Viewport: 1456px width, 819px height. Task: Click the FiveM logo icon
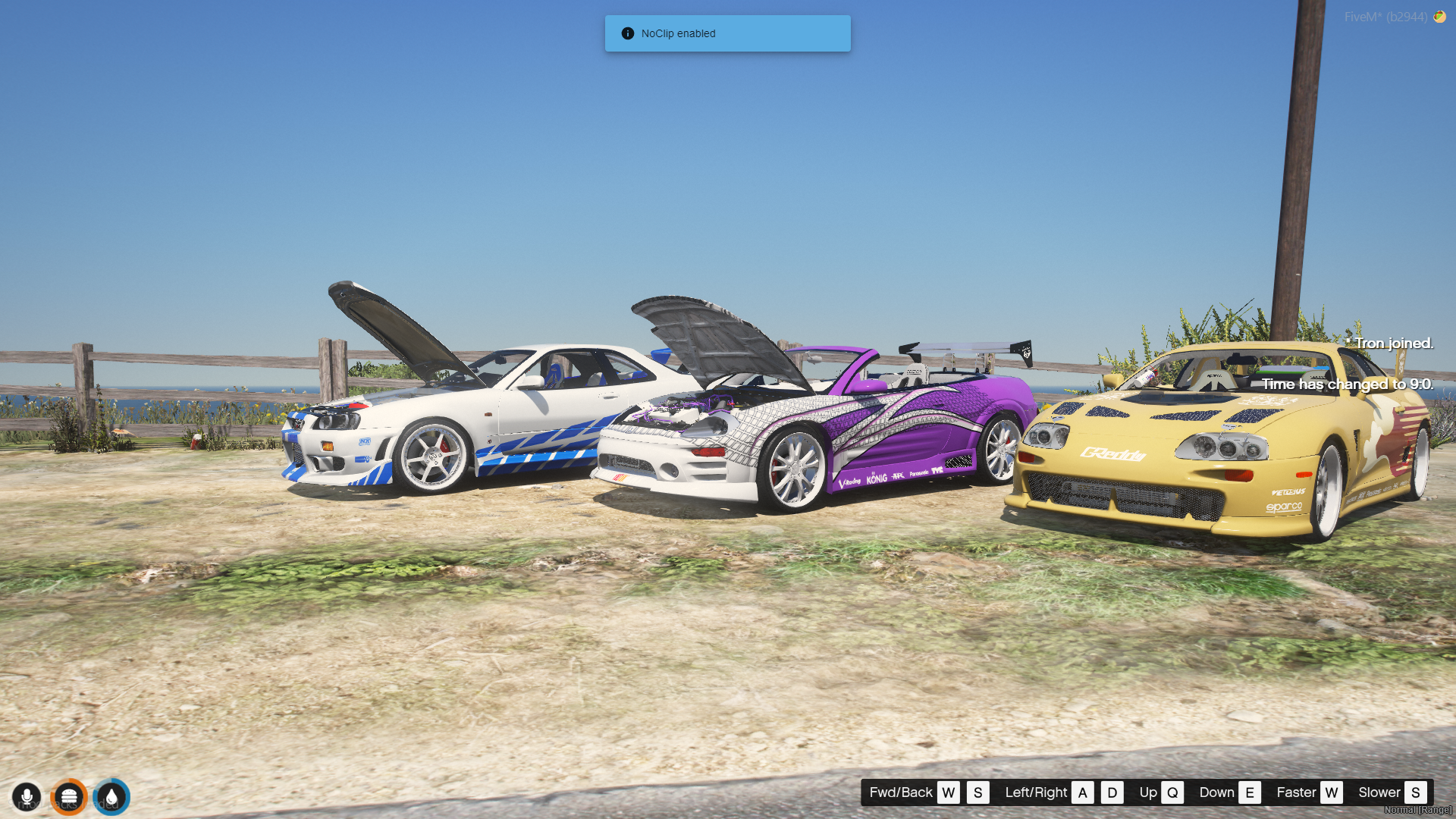[x=1439, y=17]
